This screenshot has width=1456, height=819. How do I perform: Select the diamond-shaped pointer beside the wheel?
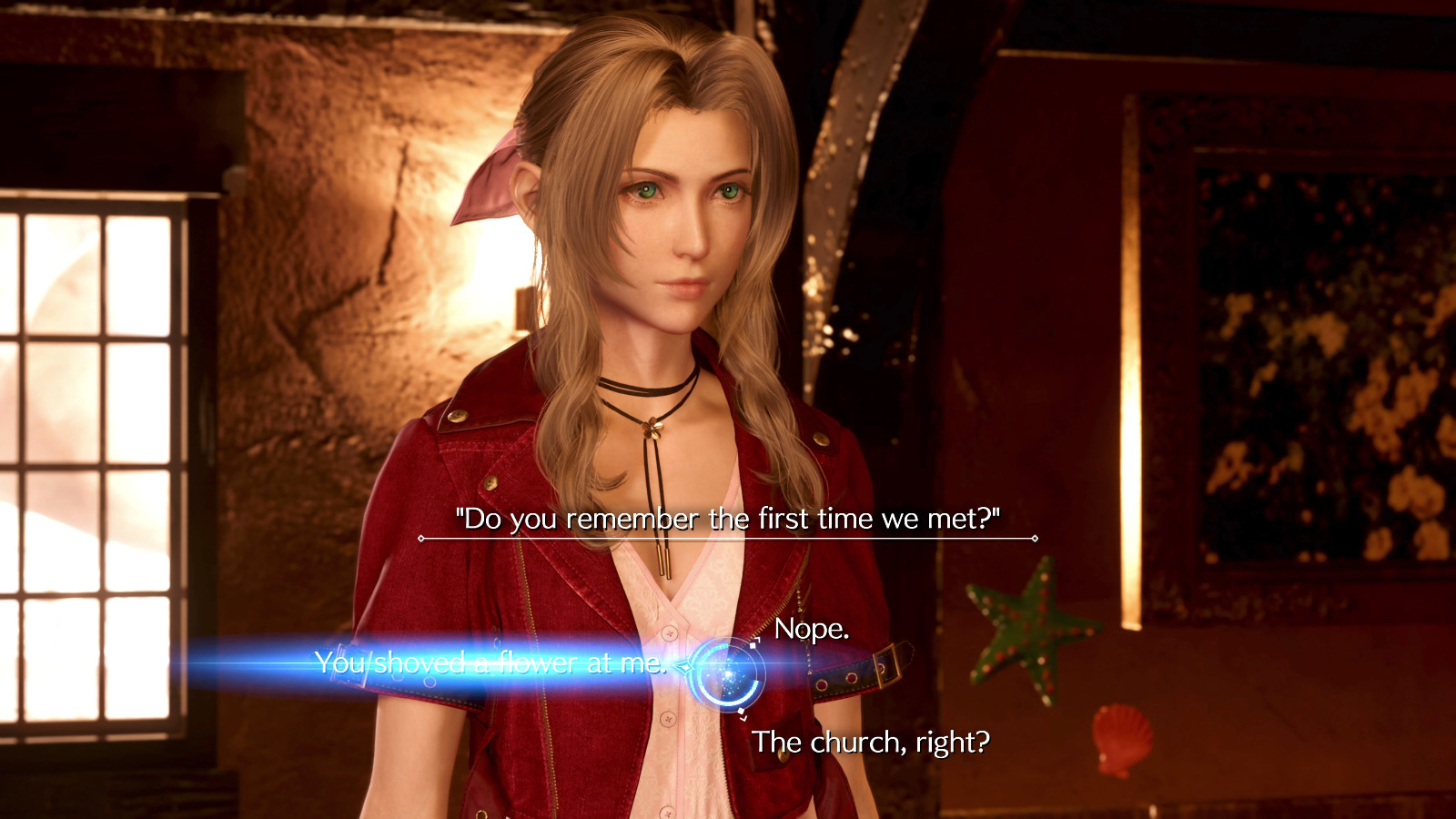click(x=686, y=667)
